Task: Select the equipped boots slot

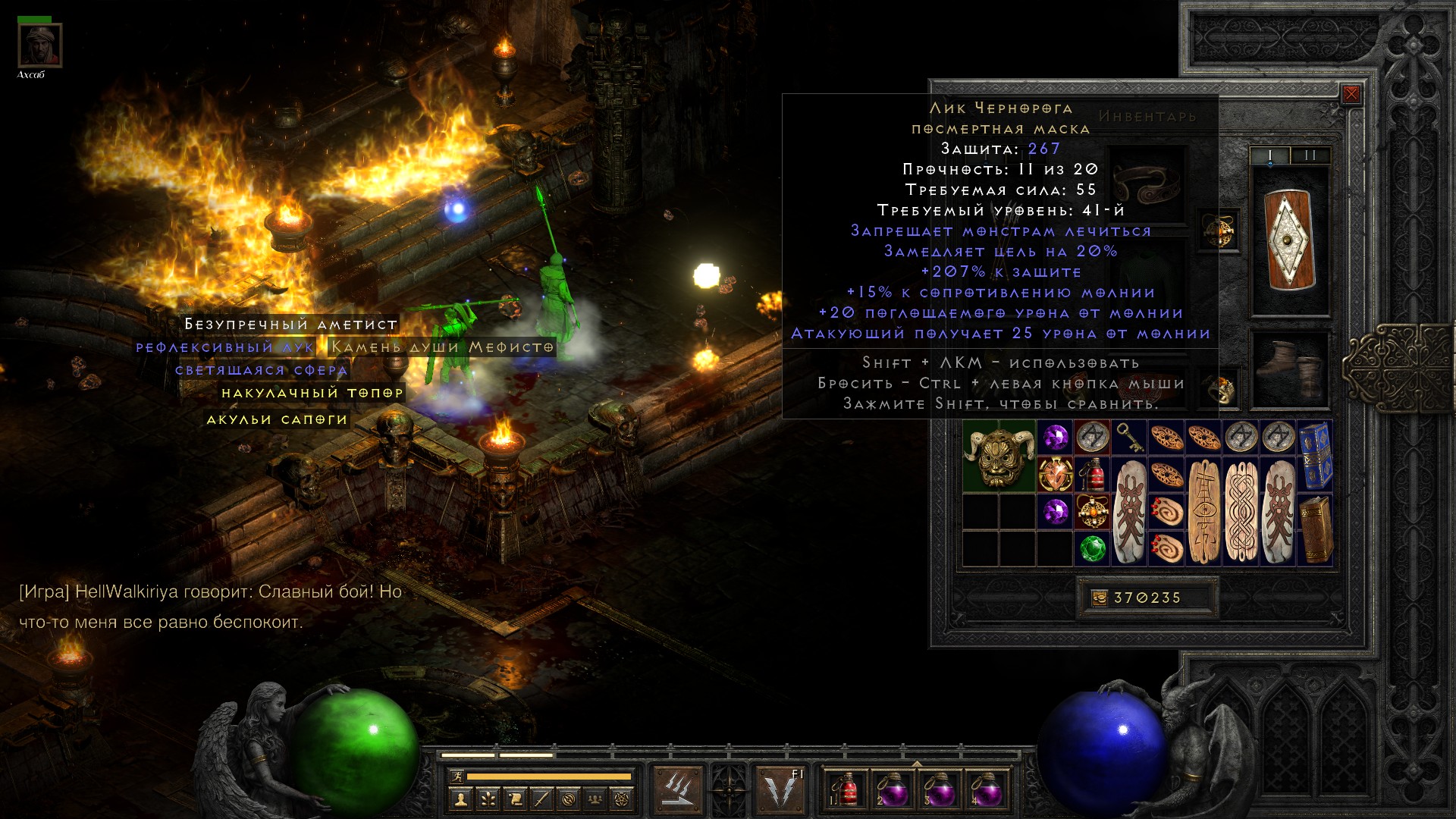Action: [x=1290, y=369]
